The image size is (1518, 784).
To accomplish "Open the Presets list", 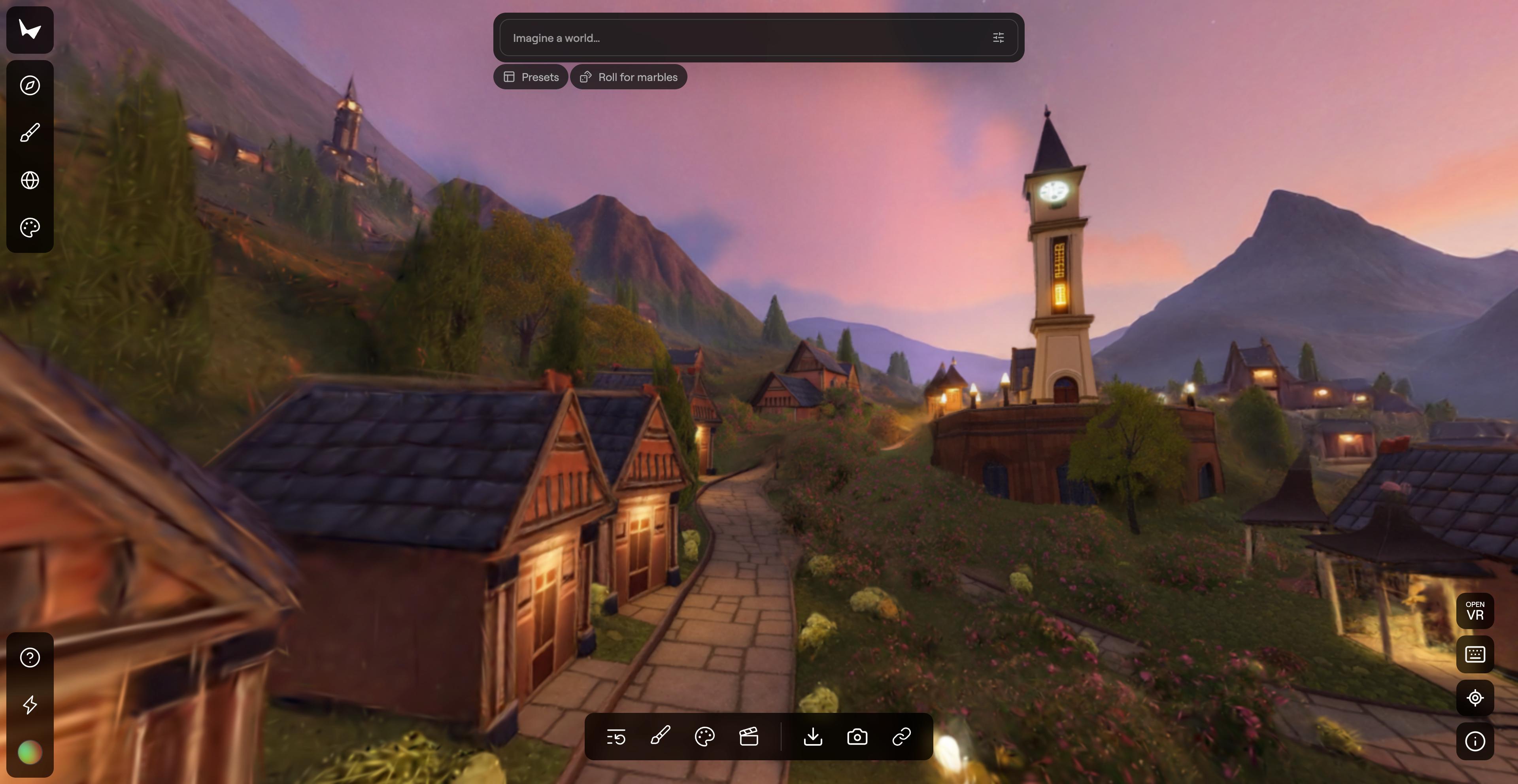I will pos(531,77).
